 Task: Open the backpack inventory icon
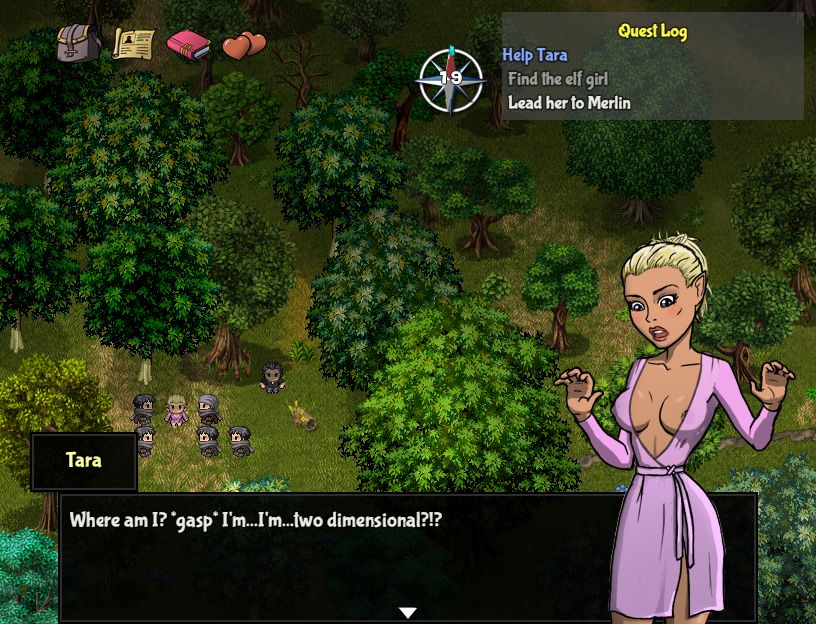tap(78, 44)
